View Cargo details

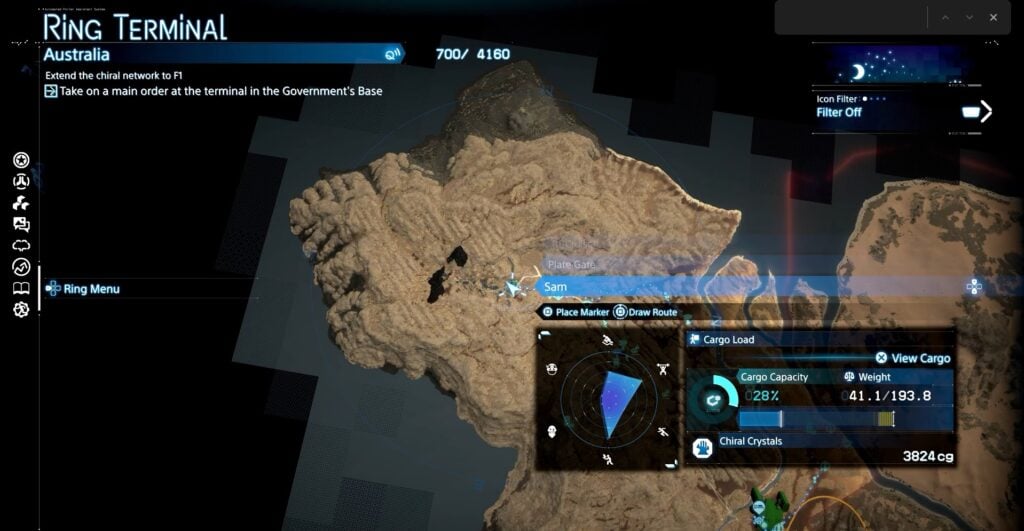pyautogui.click(x=912, y=358)
